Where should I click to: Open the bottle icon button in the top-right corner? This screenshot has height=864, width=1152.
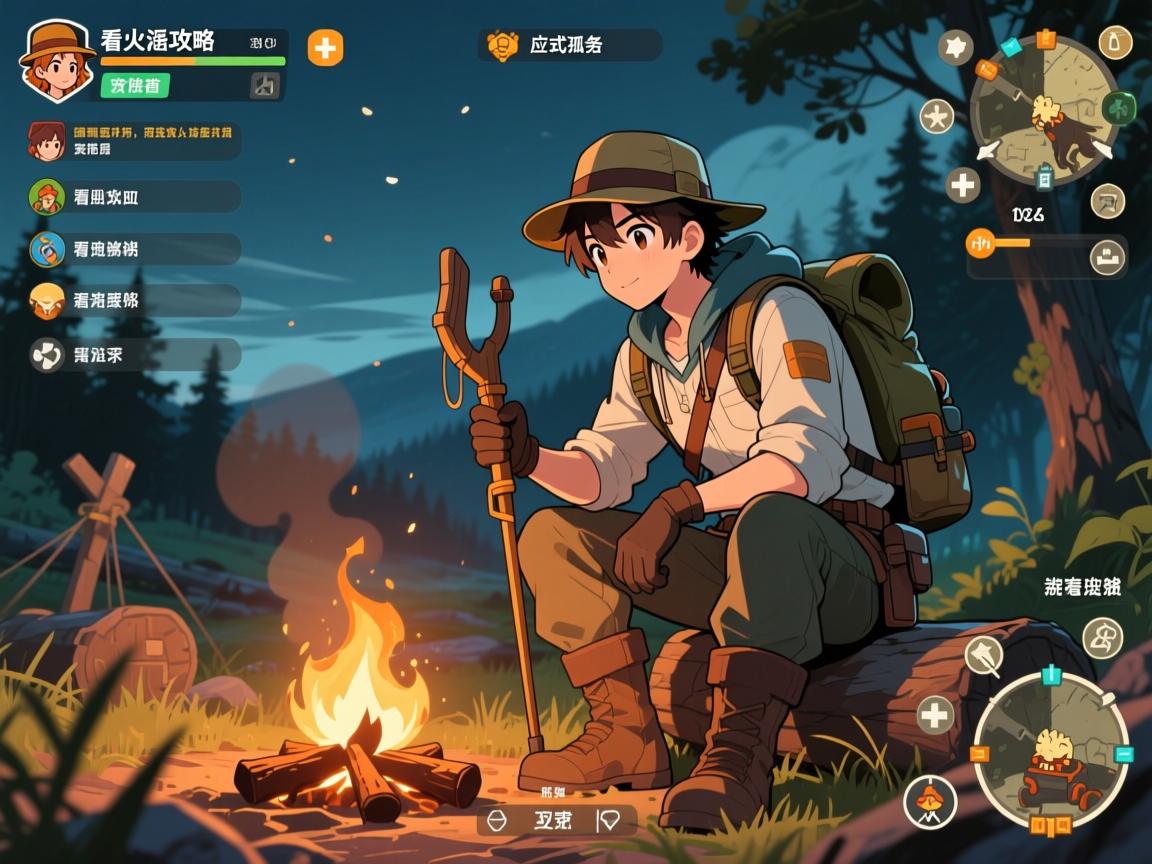point(1114,42)
